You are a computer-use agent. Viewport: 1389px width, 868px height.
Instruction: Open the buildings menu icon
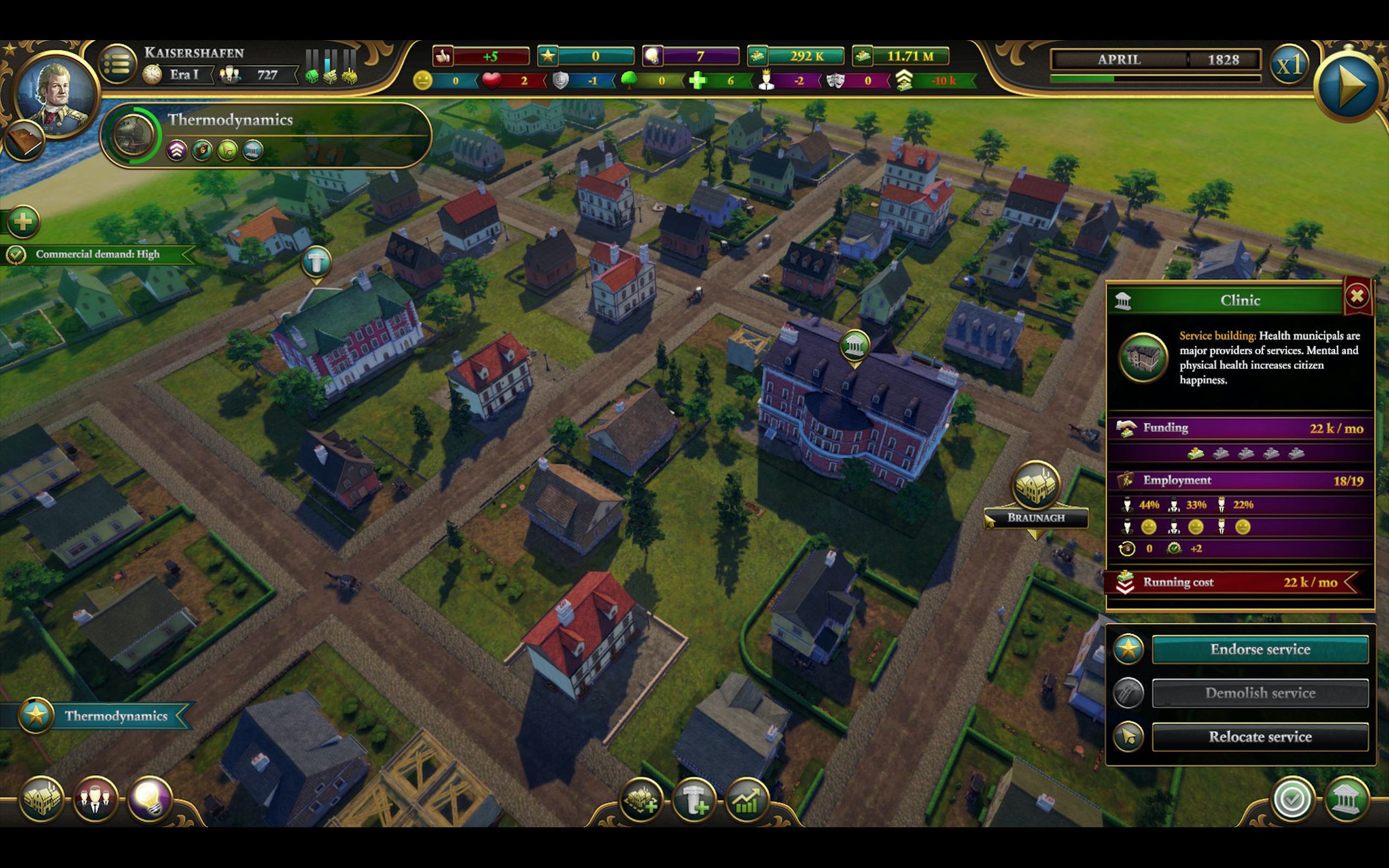pyautogui.click(x=41, y=799)
